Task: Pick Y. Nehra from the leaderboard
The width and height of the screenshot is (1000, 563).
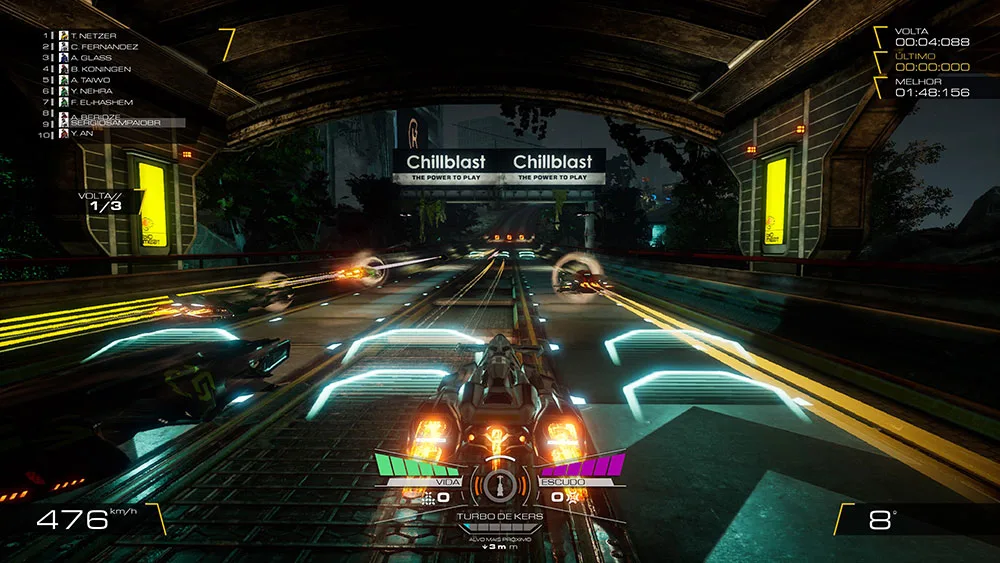Action: 93,91
